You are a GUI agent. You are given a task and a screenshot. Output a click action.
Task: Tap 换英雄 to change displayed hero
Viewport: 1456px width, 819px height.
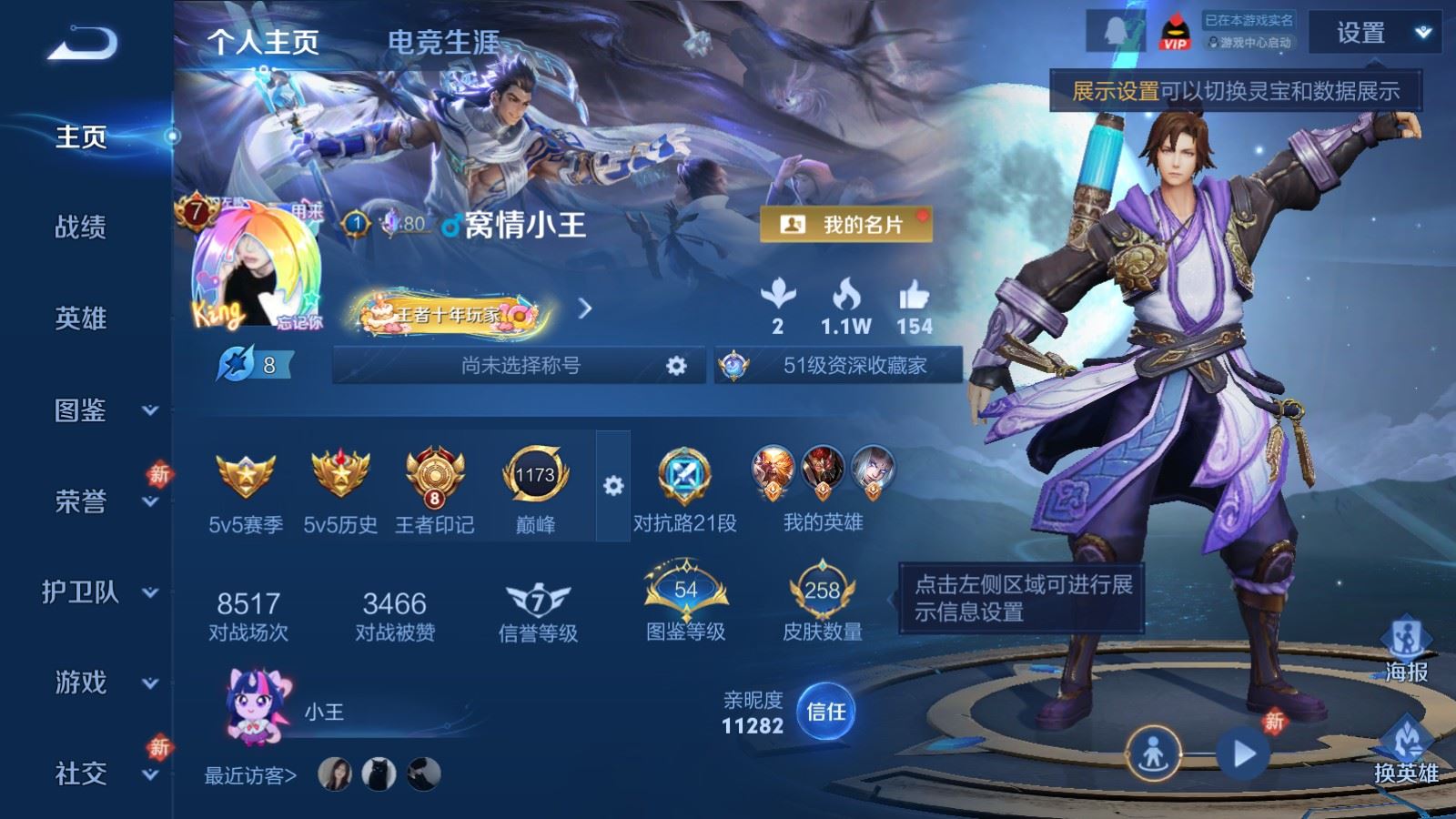coord(1406,751)
